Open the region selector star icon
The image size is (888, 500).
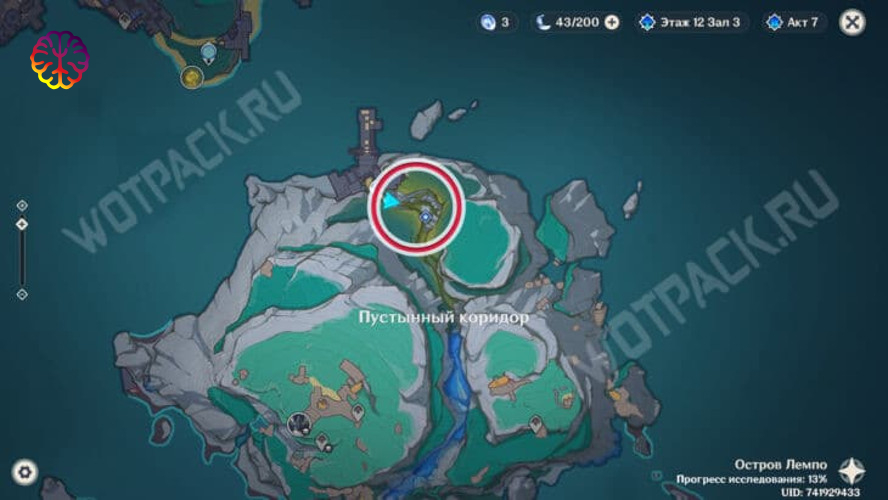coord(852,471)
